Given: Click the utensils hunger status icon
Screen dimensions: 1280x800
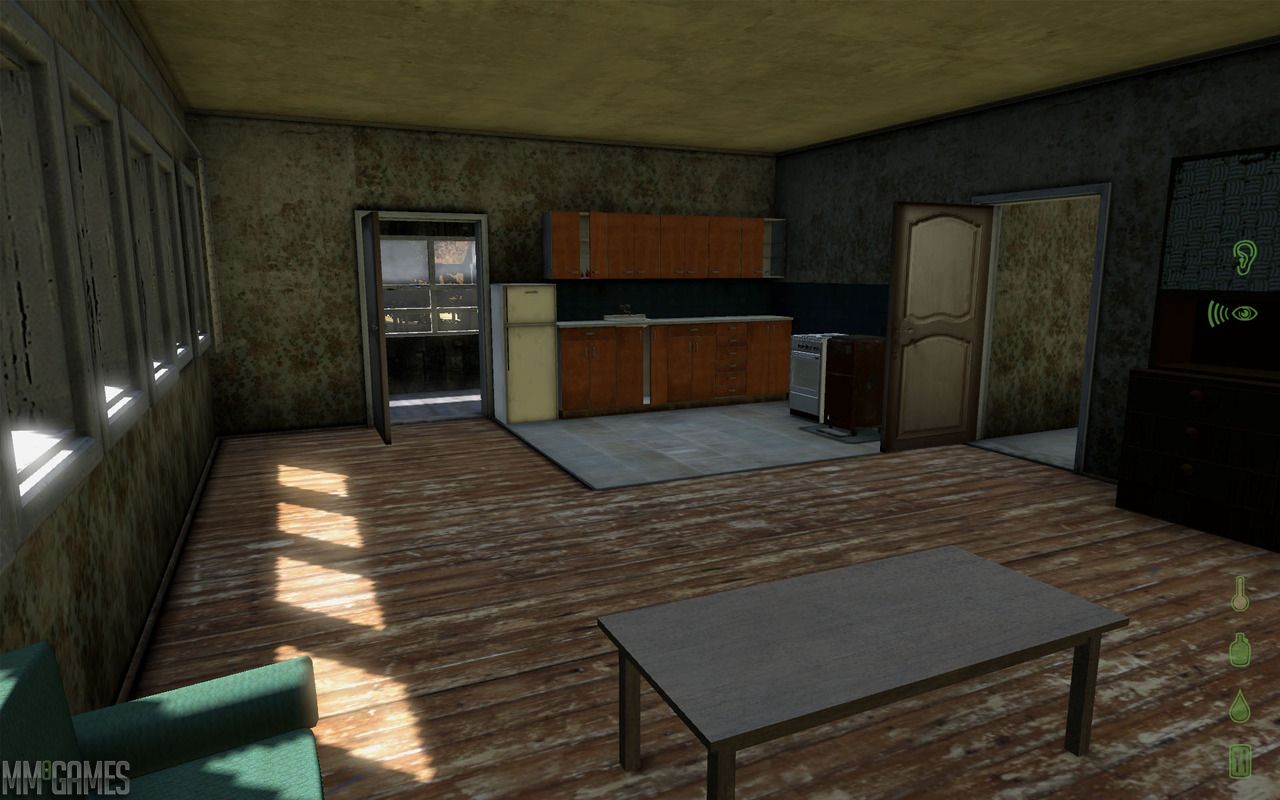Looking at the screenshot, I should coord(1240,762).
